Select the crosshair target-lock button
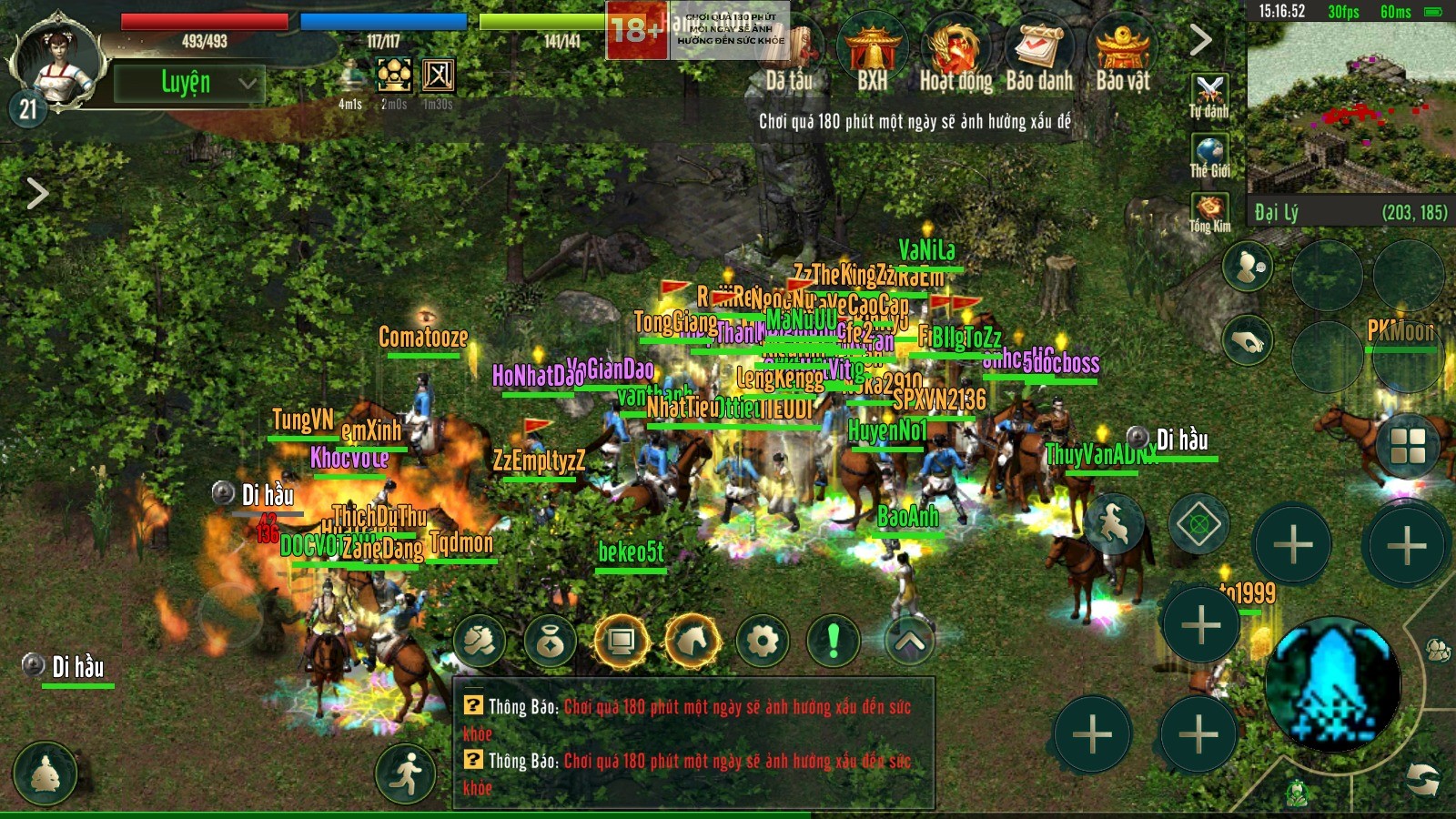 tap(1199, 524)
